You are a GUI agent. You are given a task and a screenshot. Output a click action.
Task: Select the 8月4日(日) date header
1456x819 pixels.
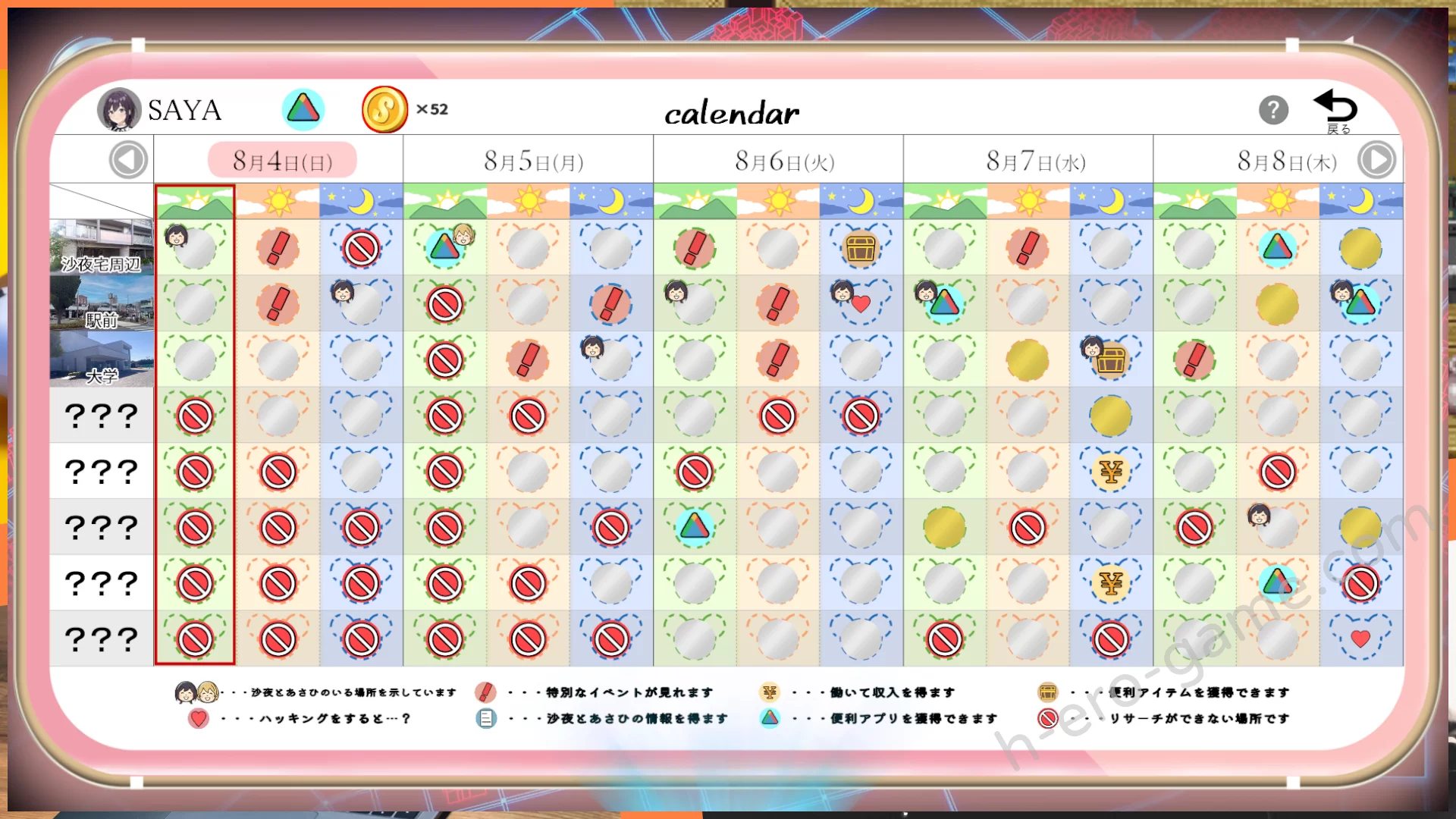click(x=282, y=161)
